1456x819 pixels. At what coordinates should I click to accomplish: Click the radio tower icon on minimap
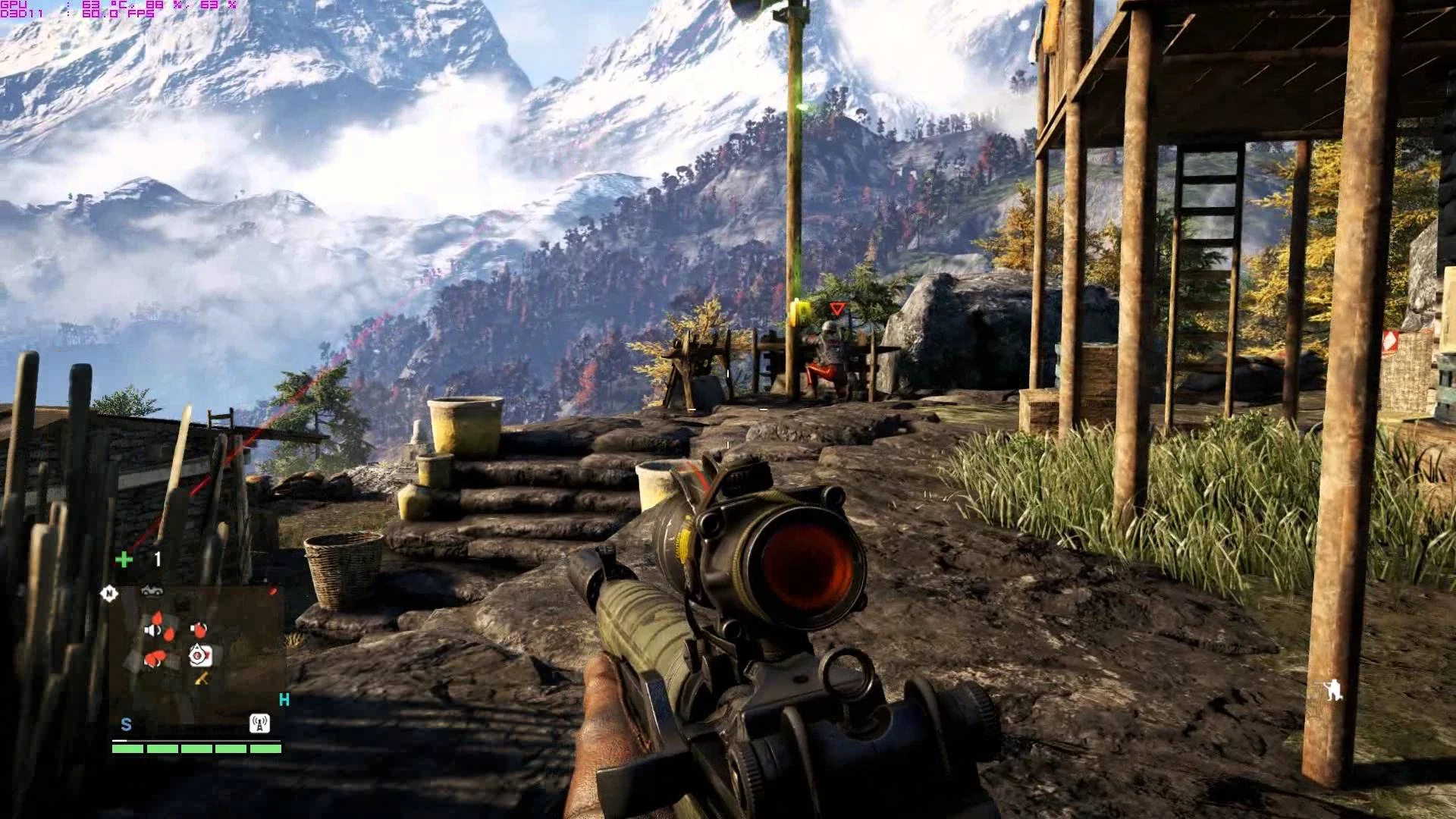coord(259,723)
